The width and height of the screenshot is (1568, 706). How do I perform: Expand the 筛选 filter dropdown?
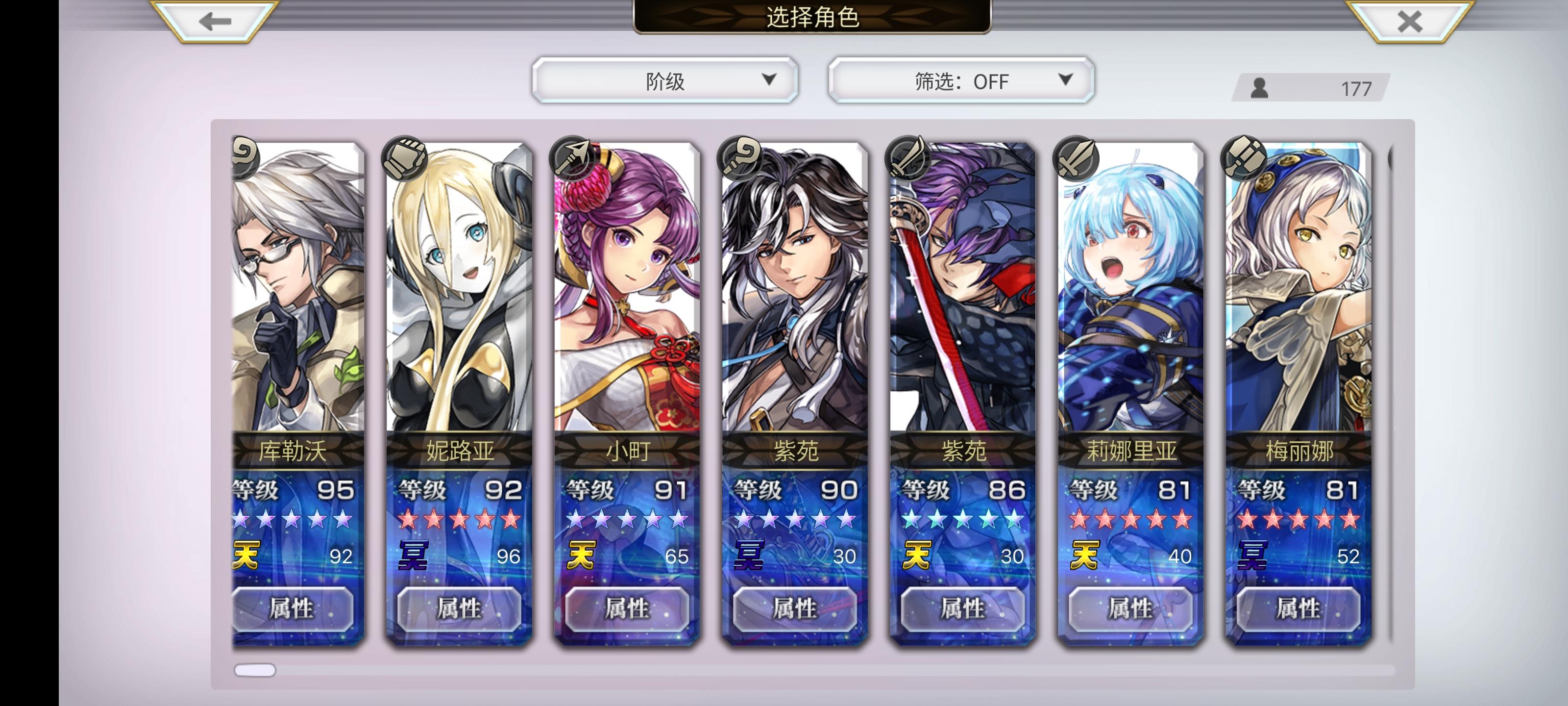(960, 80)
